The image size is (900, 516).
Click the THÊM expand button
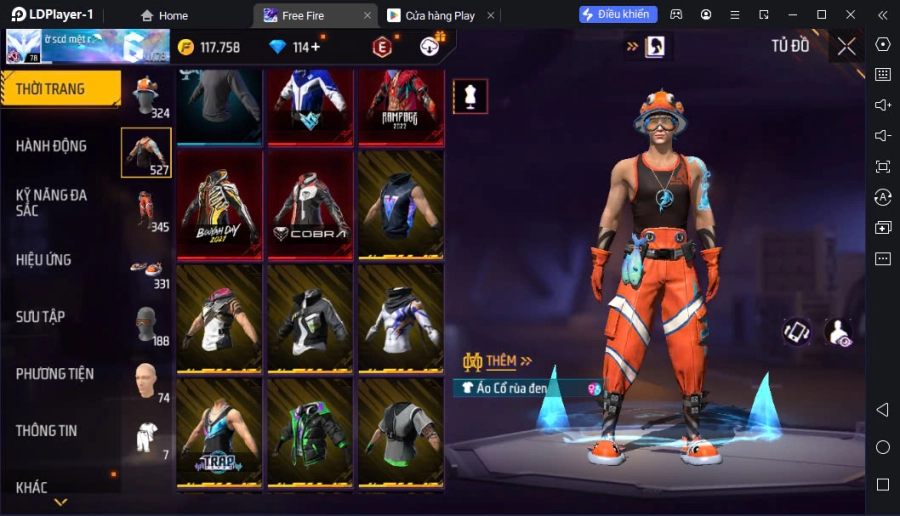click(498, 361)
